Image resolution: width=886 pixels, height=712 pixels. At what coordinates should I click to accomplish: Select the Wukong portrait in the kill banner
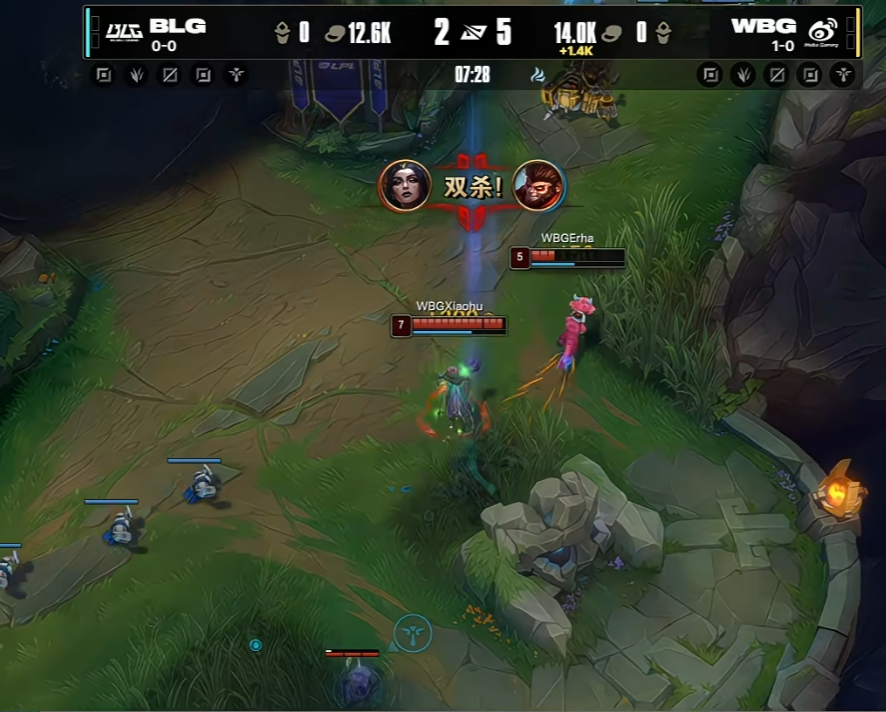(x=538, y=186)
